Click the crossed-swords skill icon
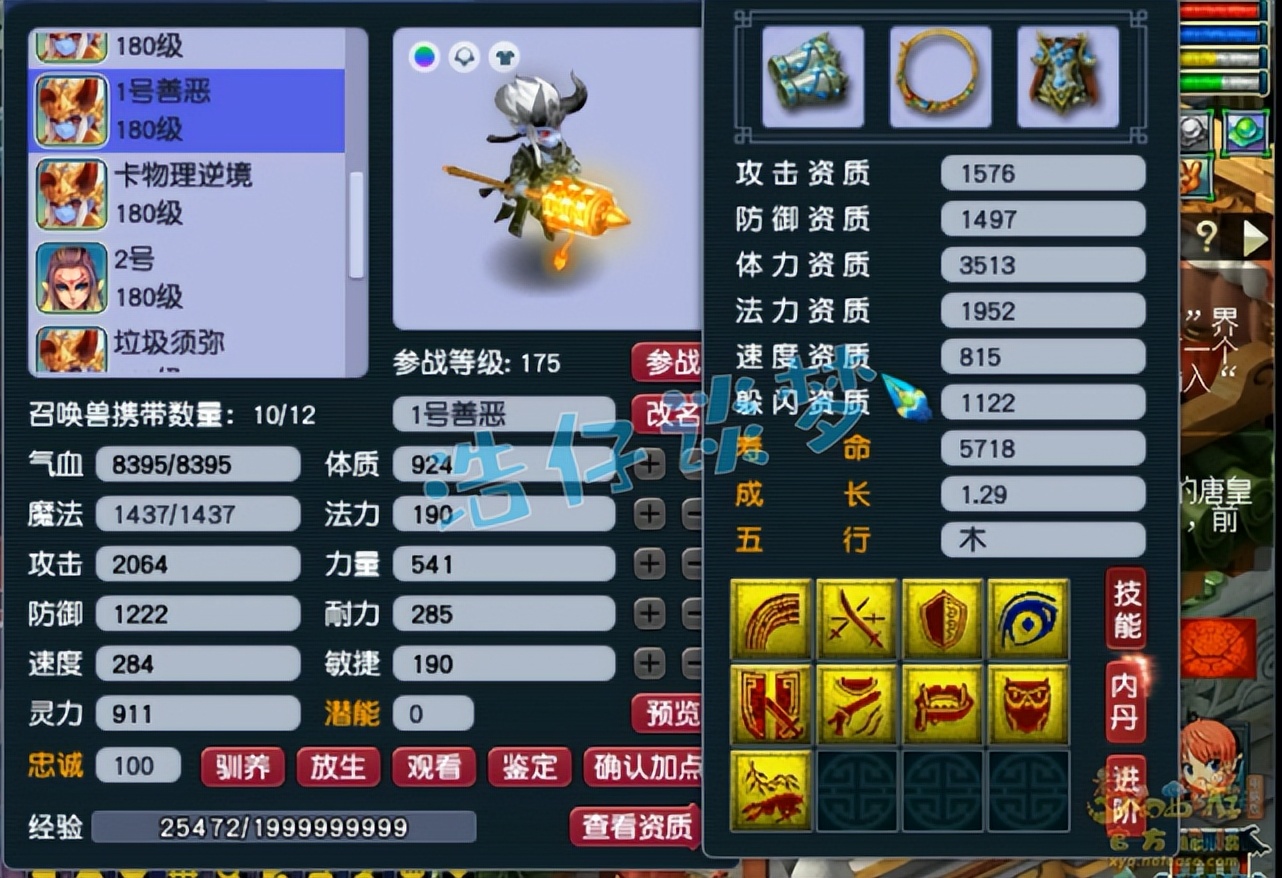This screenshot has height=878, width=1282. 857,618
